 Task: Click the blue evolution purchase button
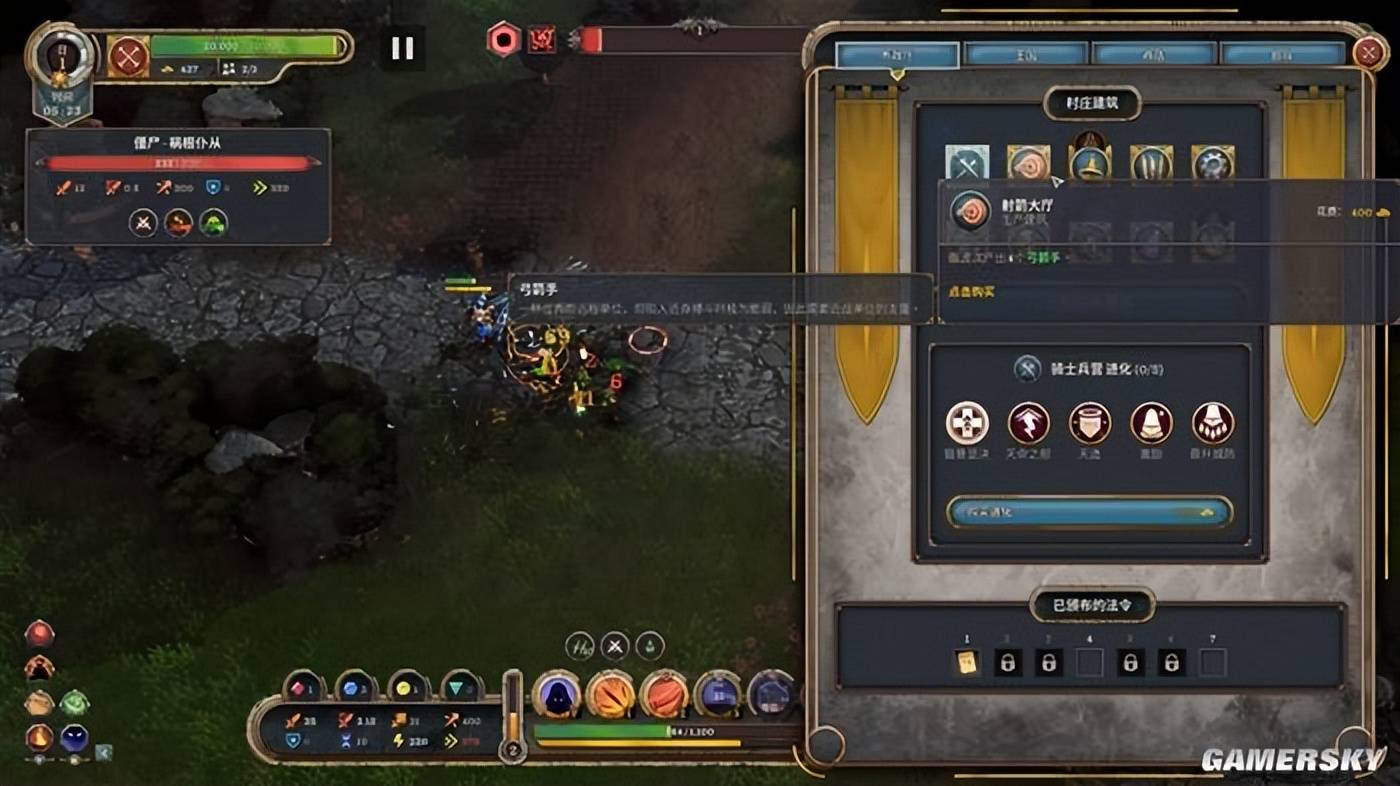coord(1089,512)
